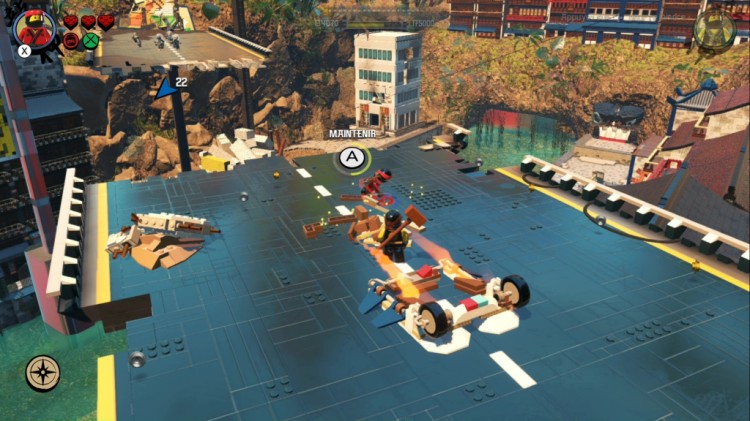Select the red ninja character portrait
The width and height of the screenshot is (750, 421).
pos(35,26)
